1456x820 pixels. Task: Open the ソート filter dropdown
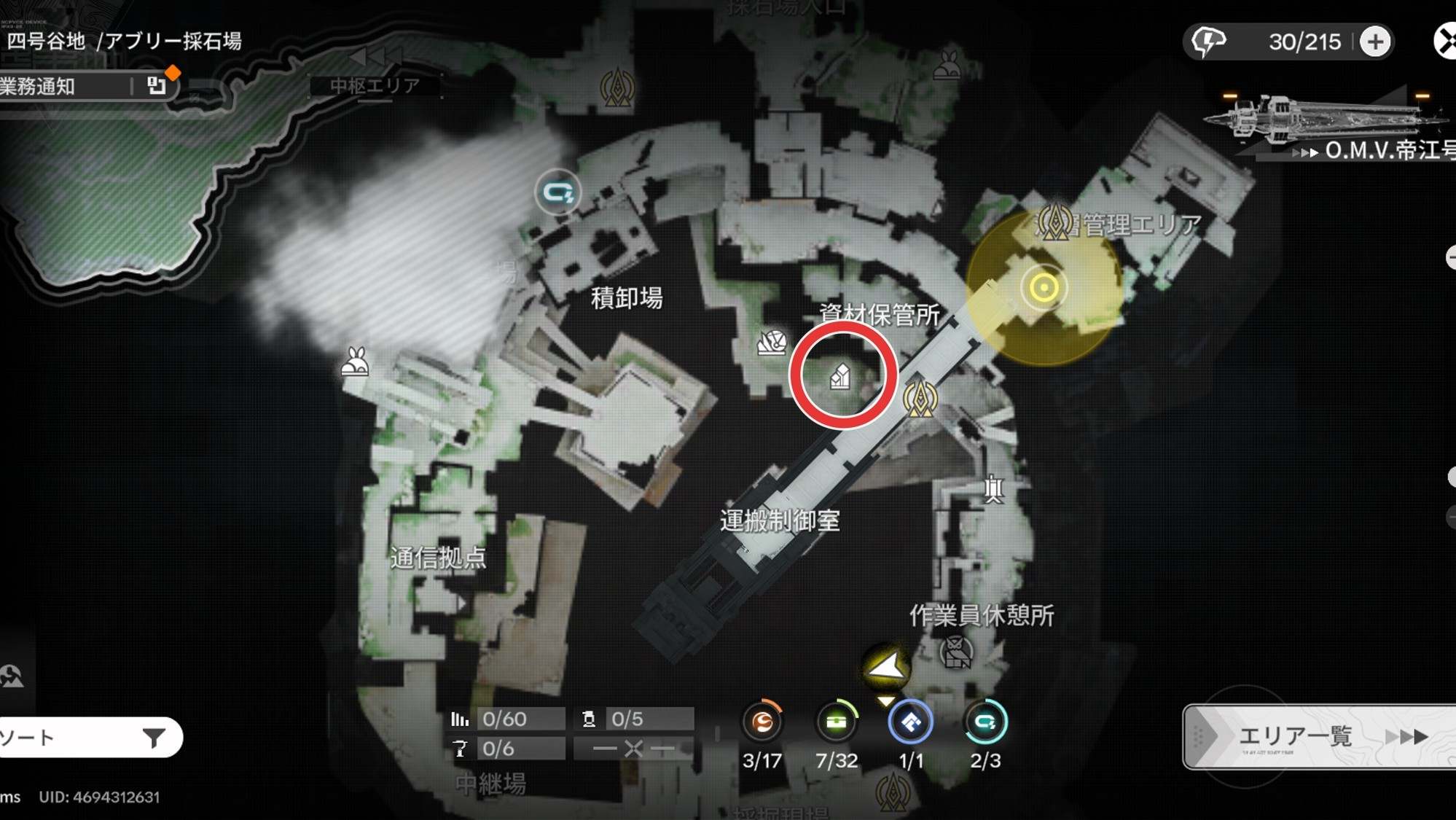[87, 738]
